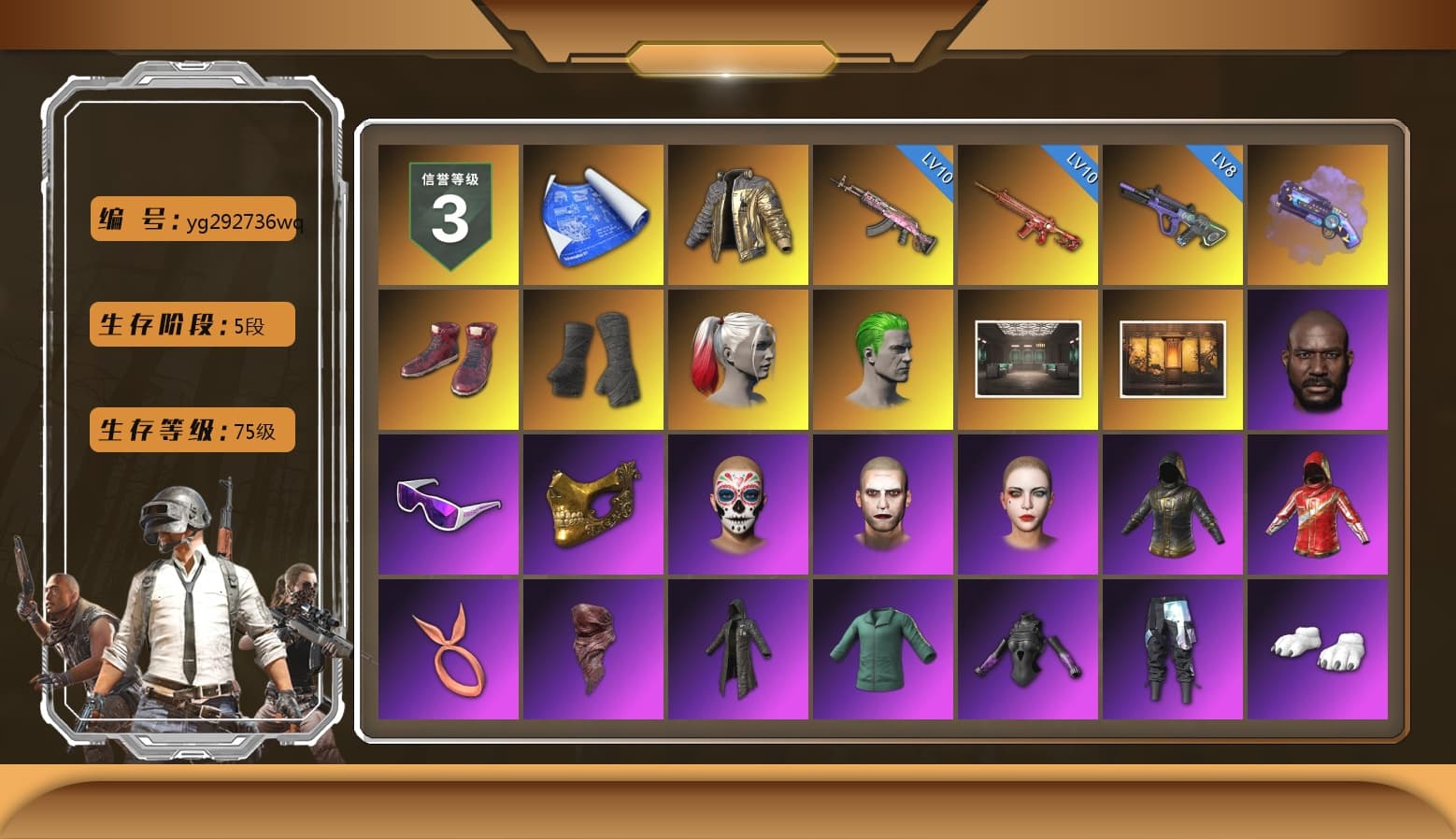Select the sugar skull face paint
Image resolution: width=1456 pixels, height=839 pixels.
click(737, 505)
